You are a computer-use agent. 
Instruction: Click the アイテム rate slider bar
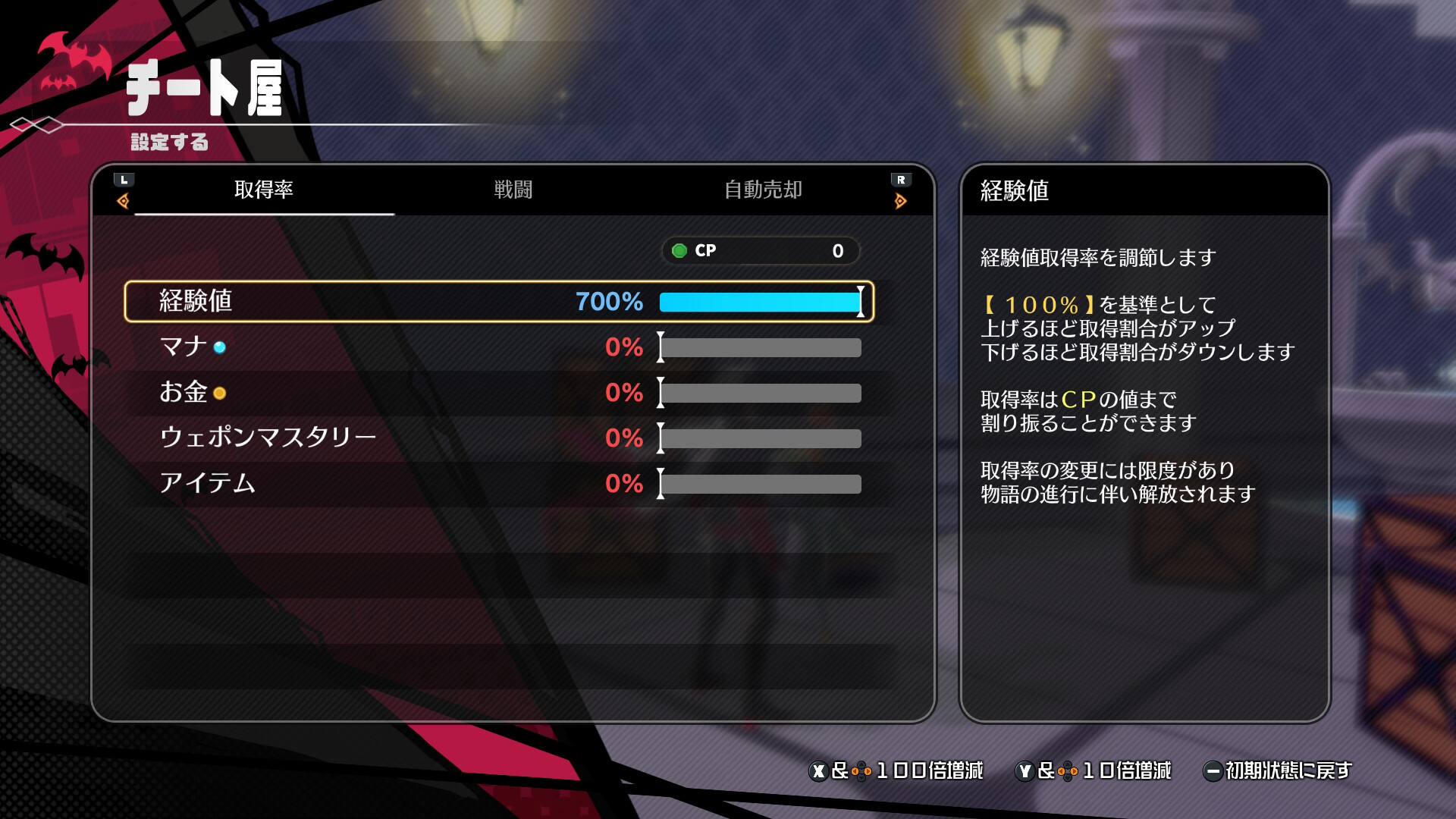tap(760, 485)
